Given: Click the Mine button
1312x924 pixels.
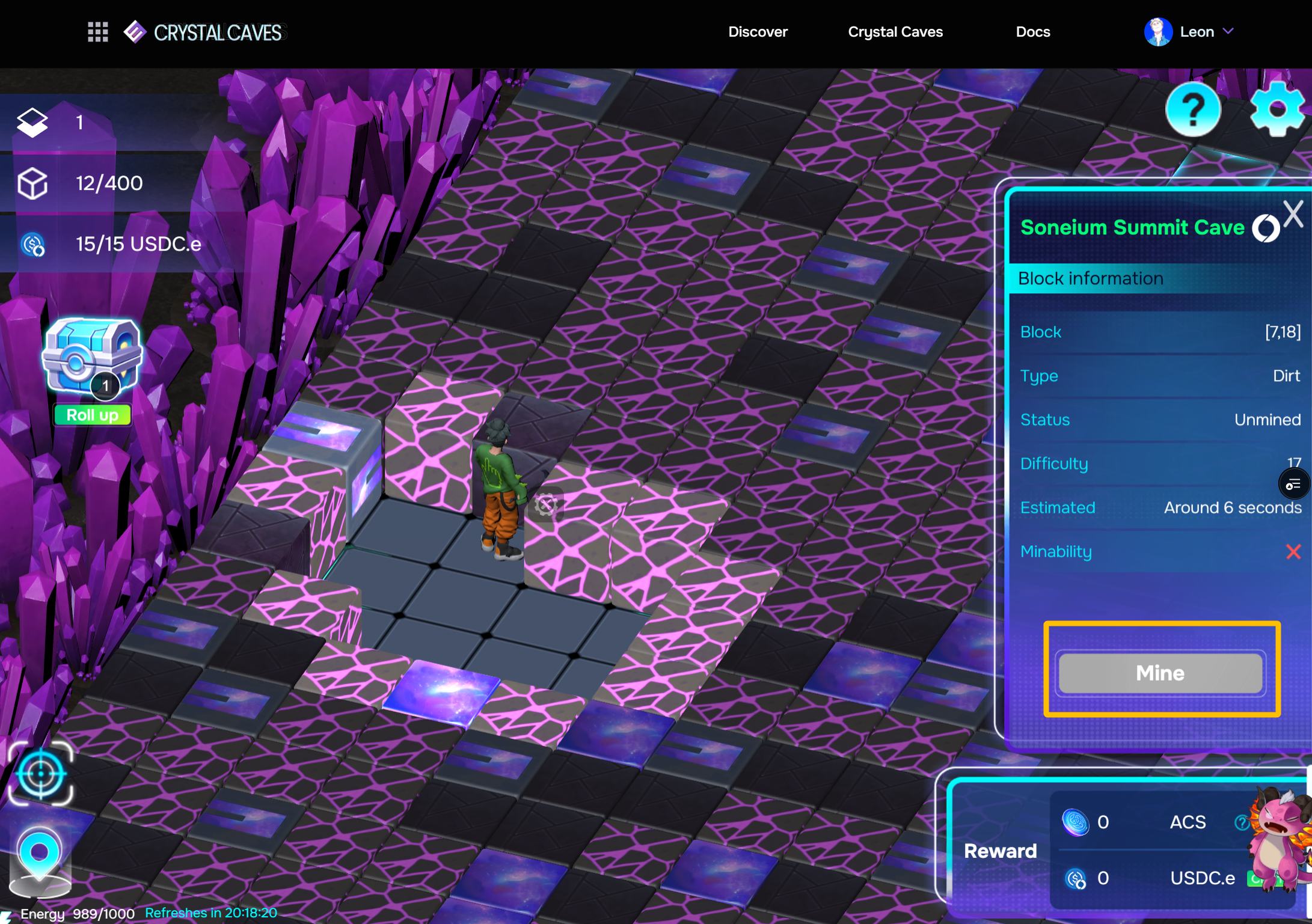Looking at the screenshot, I should coord(1160,673).
